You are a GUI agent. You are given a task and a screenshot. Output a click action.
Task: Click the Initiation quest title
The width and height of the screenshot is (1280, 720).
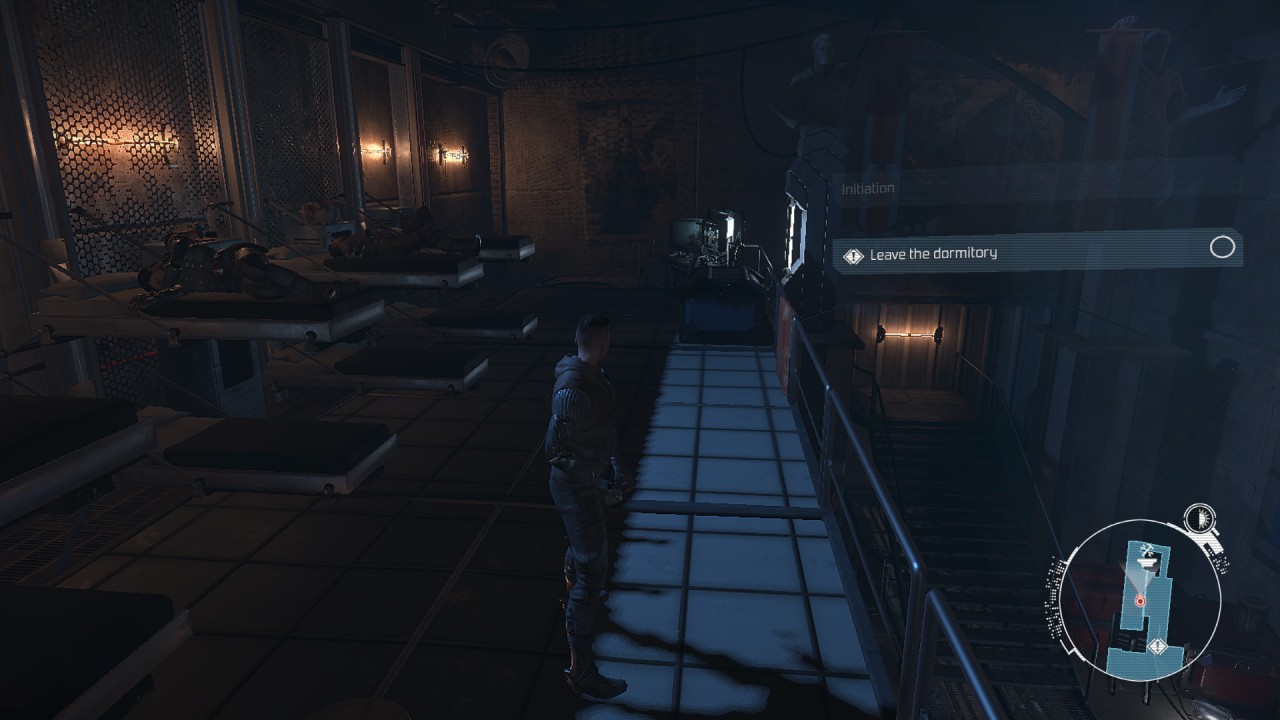[x=868, y=188]
